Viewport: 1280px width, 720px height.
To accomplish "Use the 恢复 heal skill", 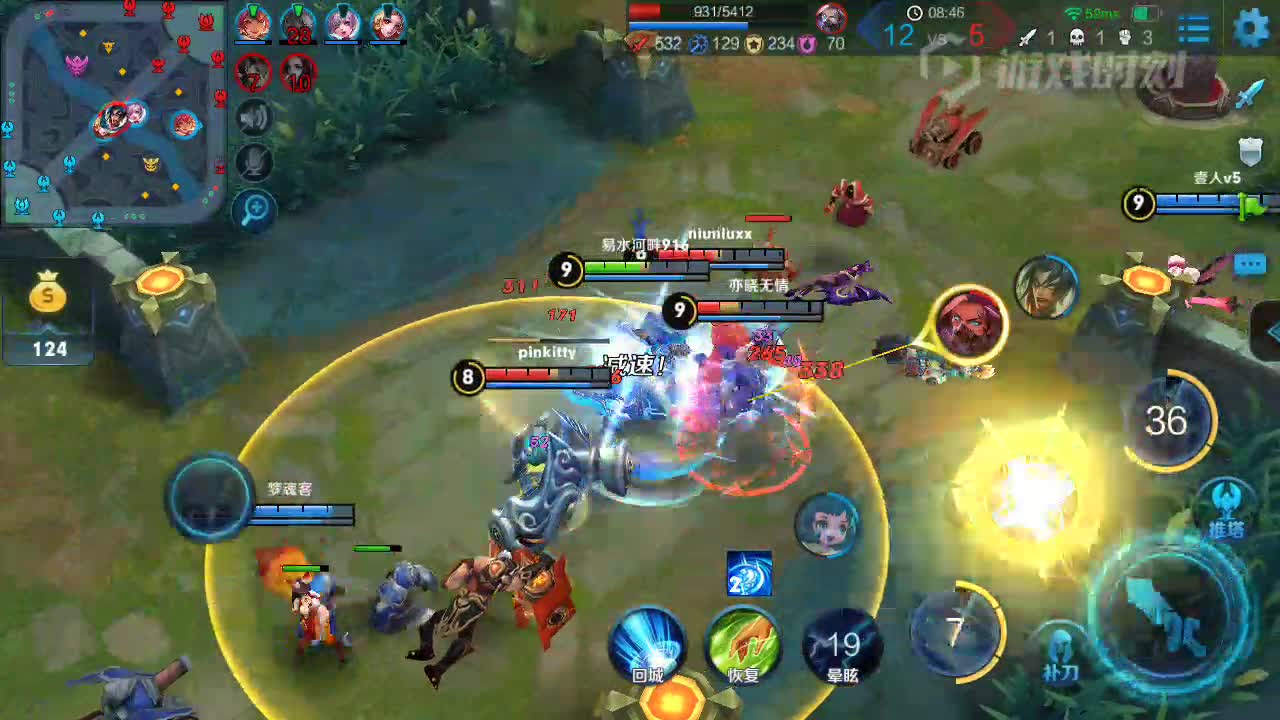I will (x=743, y=645).
